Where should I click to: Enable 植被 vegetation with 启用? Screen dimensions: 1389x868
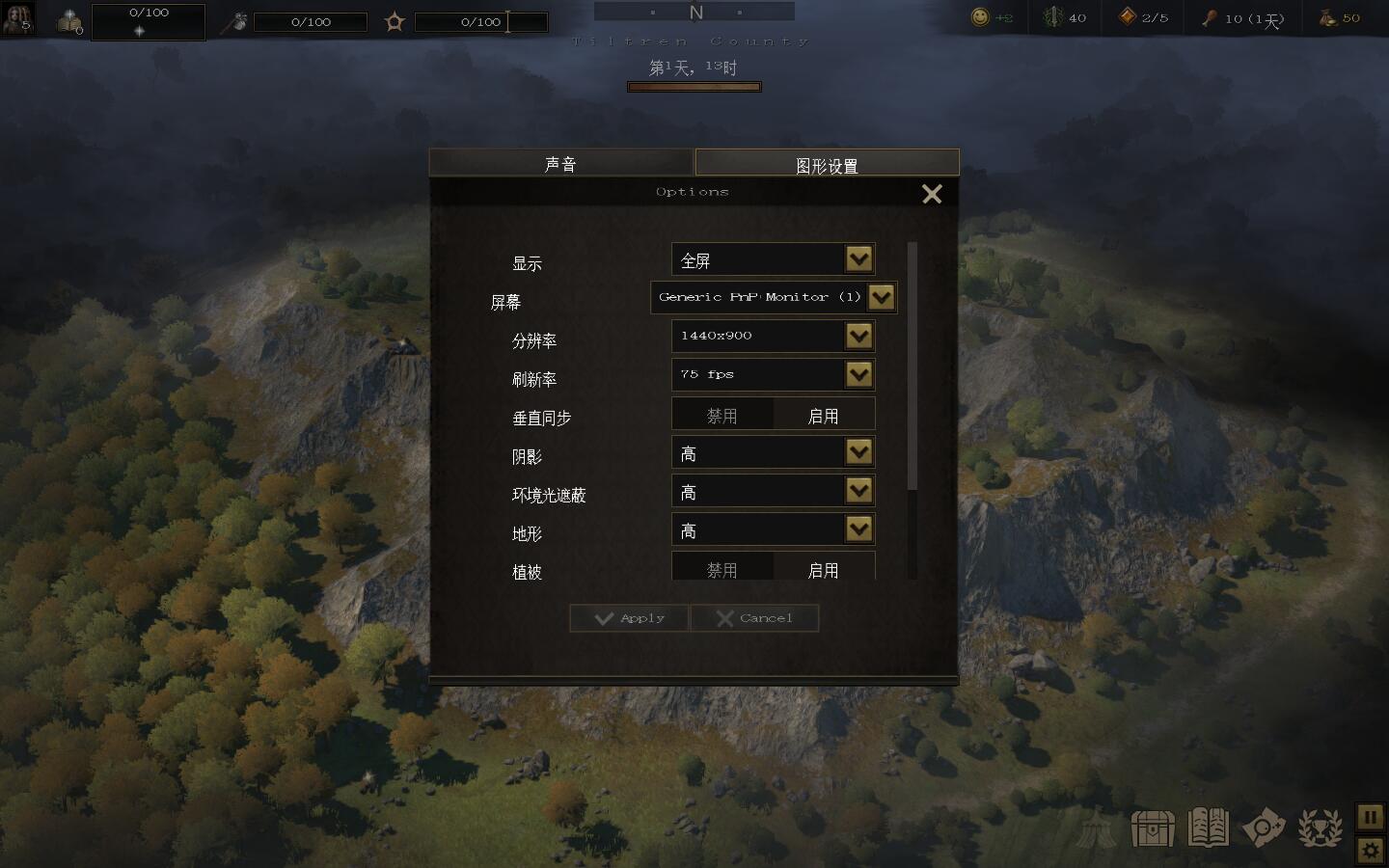(823, 569)
